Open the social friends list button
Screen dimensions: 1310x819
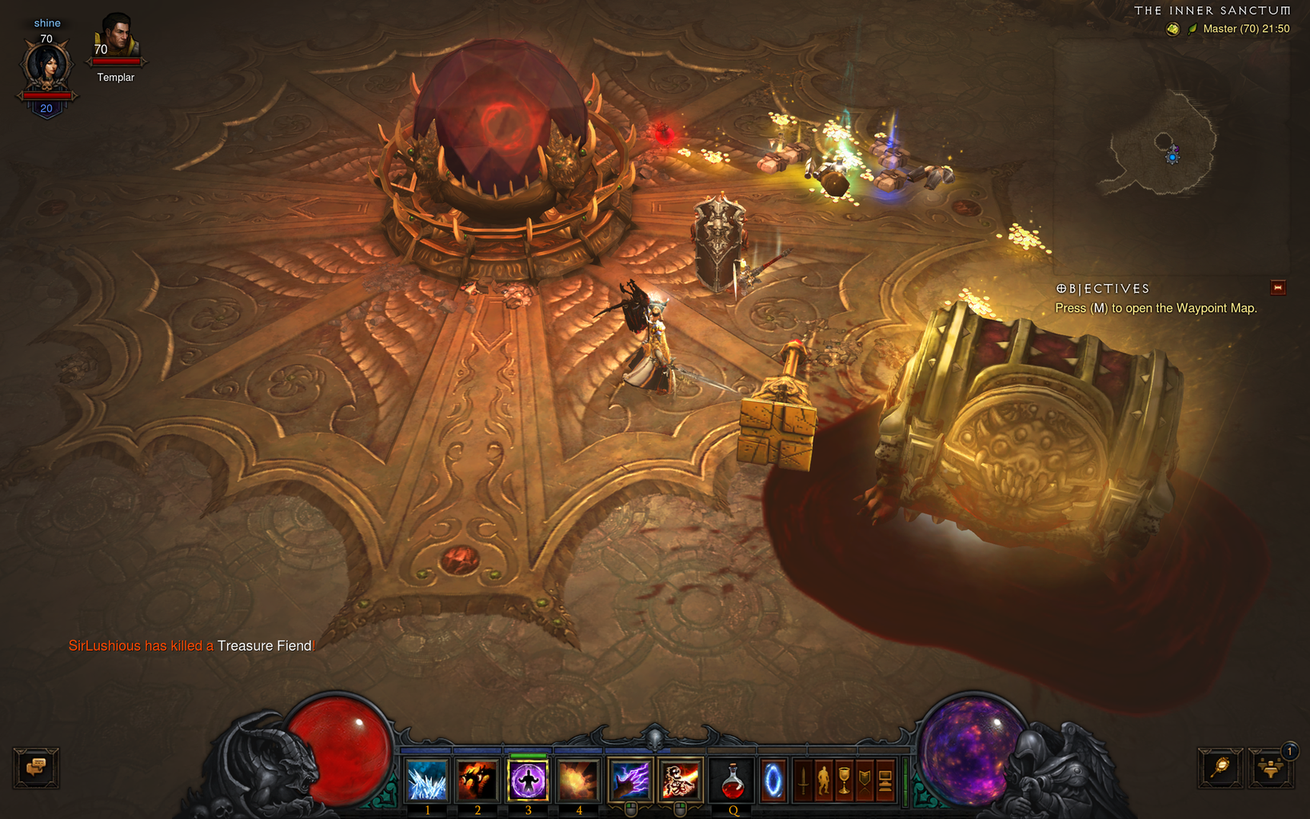pos(1271,768)
